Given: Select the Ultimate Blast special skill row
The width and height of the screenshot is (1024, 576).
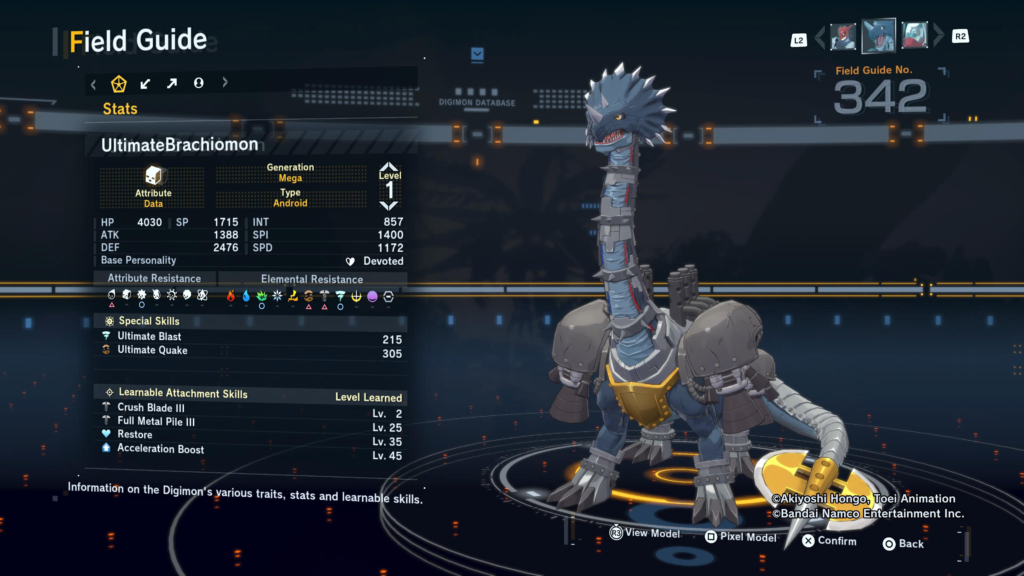Looking at the screenshot, I should (252, 337).
